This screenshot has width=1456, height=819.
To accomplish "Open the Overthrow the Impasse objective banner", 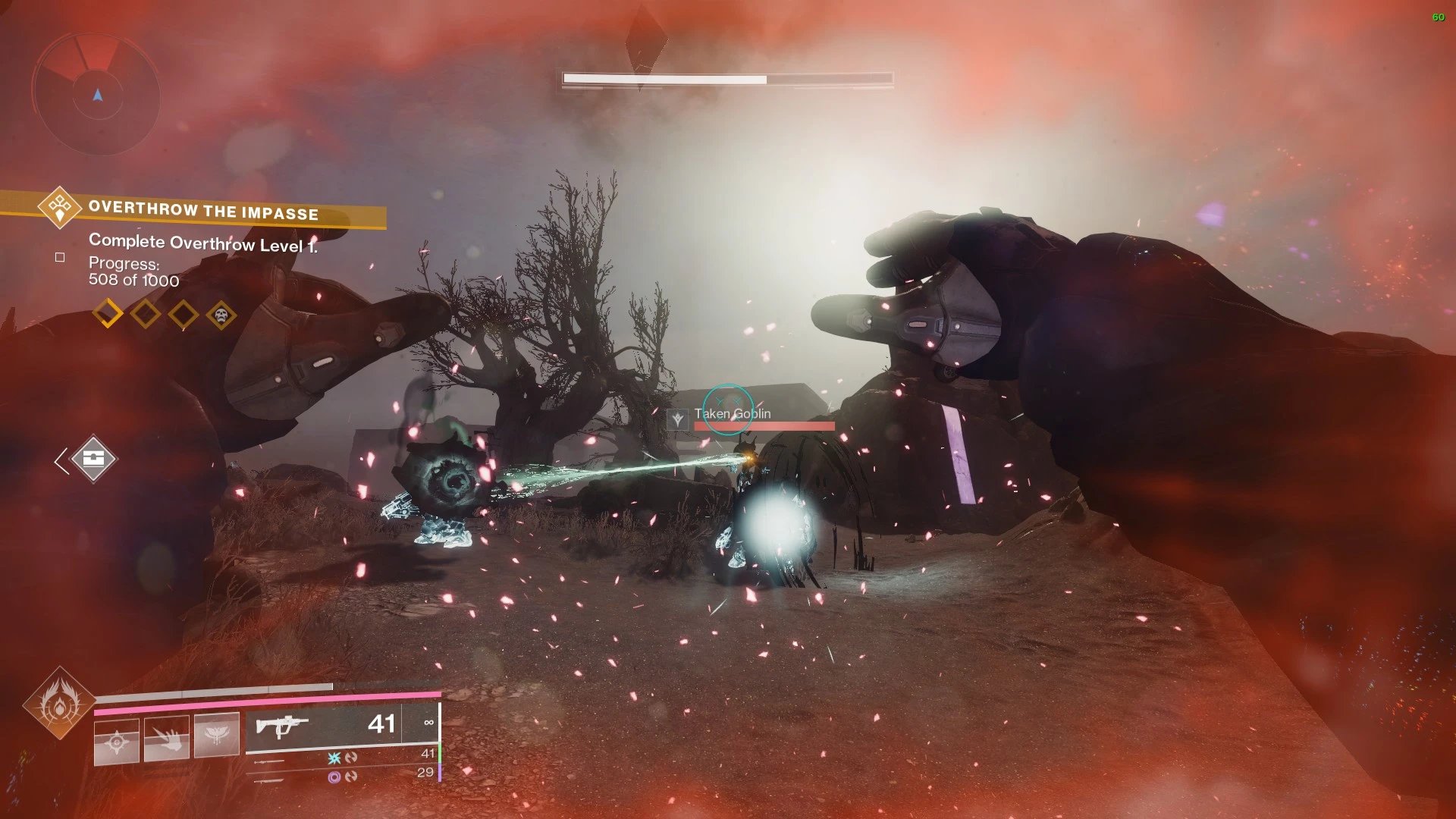I will (203, 211).
